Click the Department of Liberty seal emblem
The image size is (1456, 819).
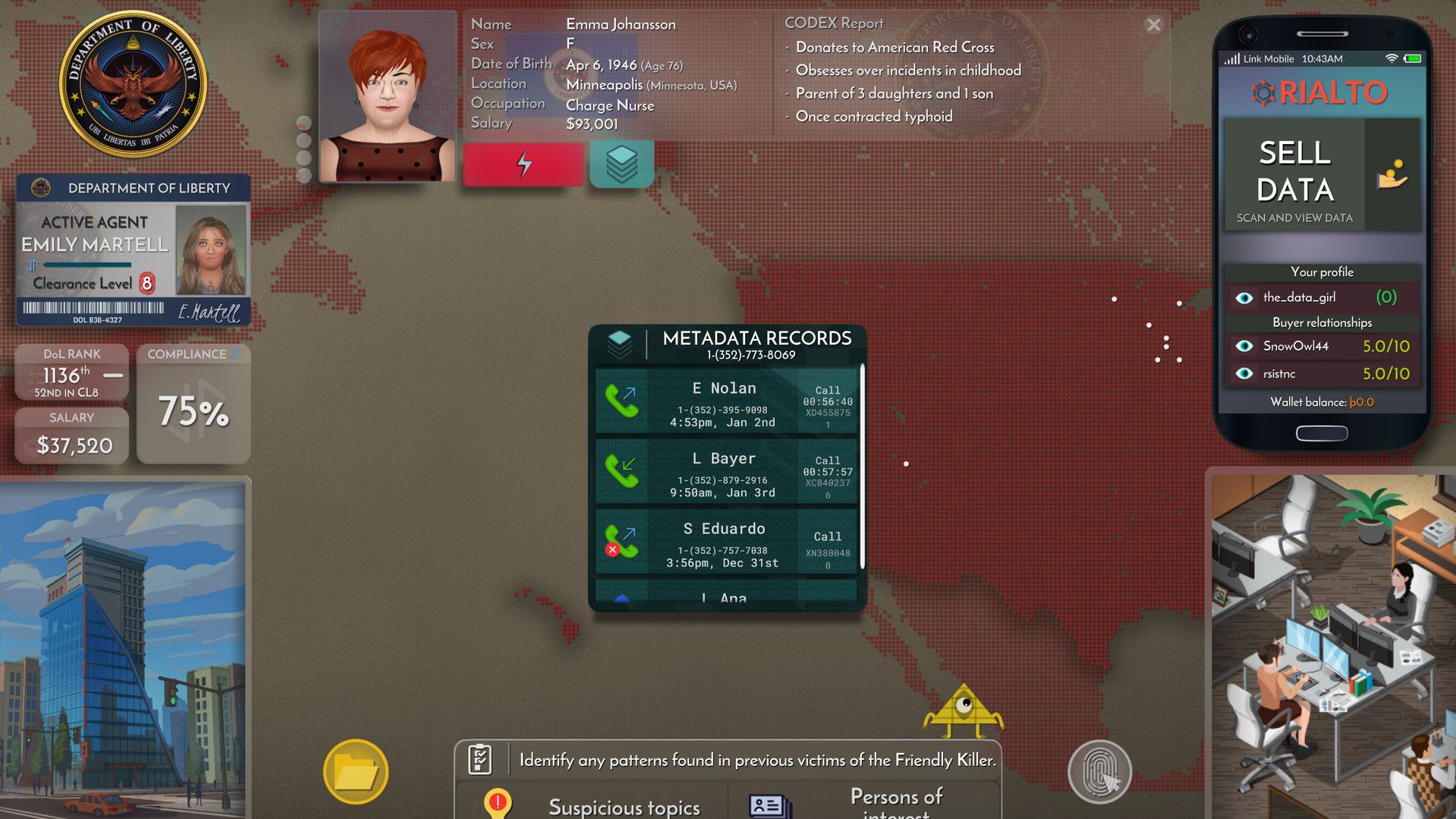click(x=134, y=83)
